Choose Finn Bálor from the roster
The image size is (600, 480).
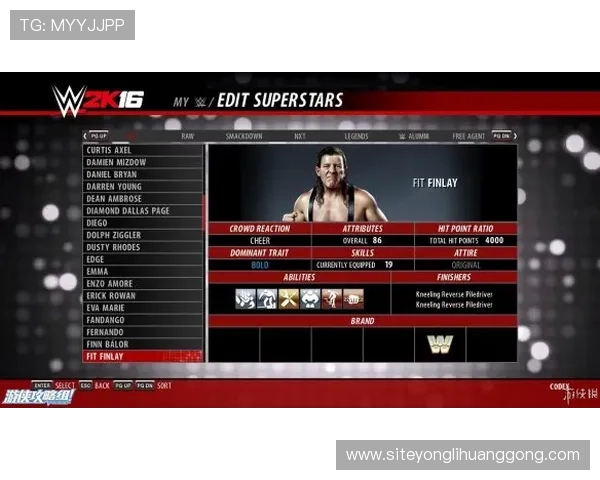click(110, 344)
